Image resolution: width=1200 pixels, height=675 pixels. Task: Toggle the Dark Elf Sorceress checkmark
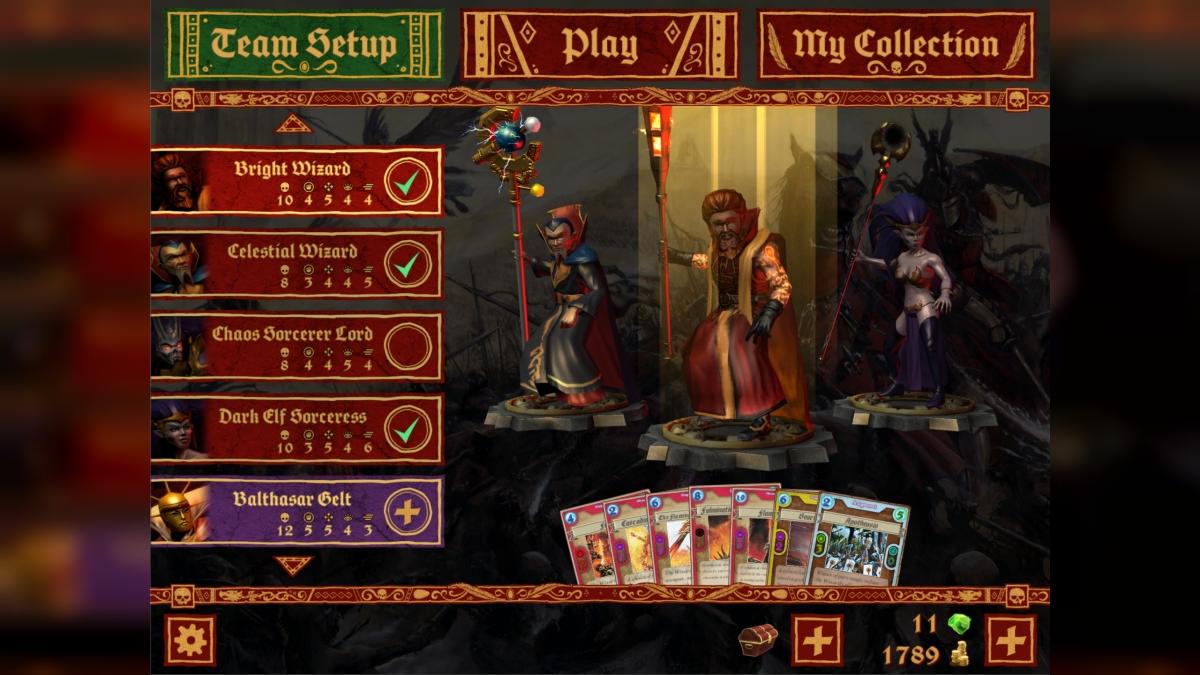[408, 430]
